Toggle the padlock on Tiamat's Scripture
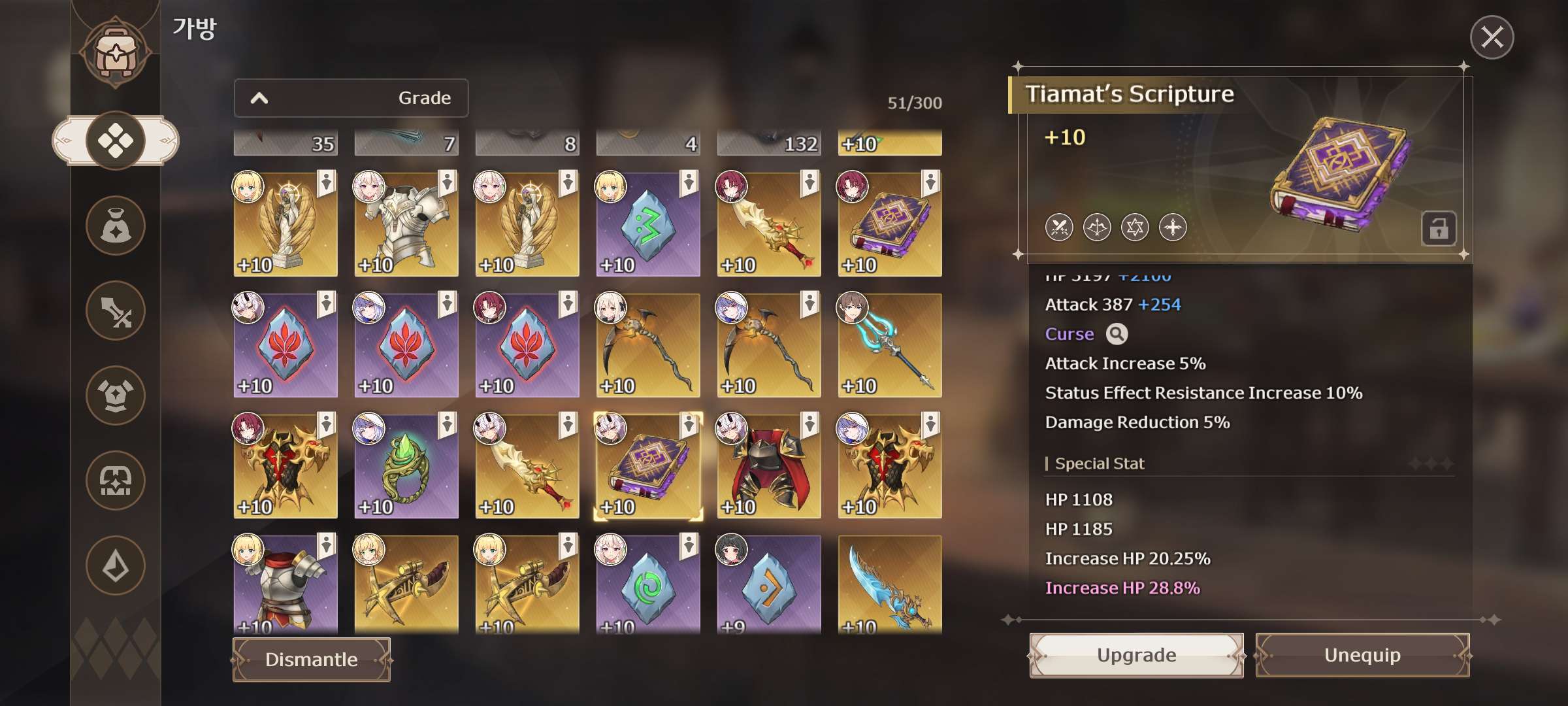The height and width of the screenshot is (706, 1568). (x=1438, y=229)
